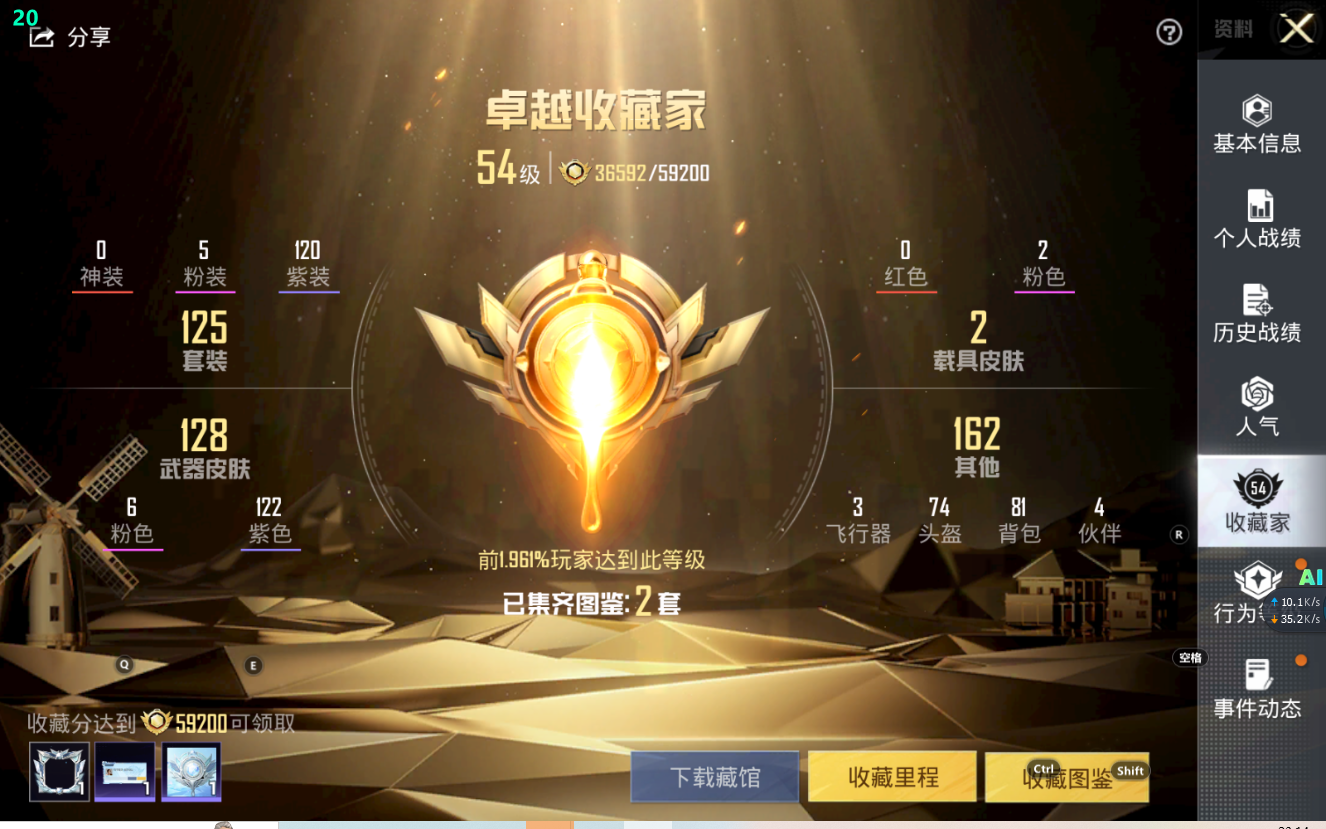Image resolution: width=1326 pixels, height=829 pixels.
Task: Select the name card reward thumbnail
Action: click(125, 771)
